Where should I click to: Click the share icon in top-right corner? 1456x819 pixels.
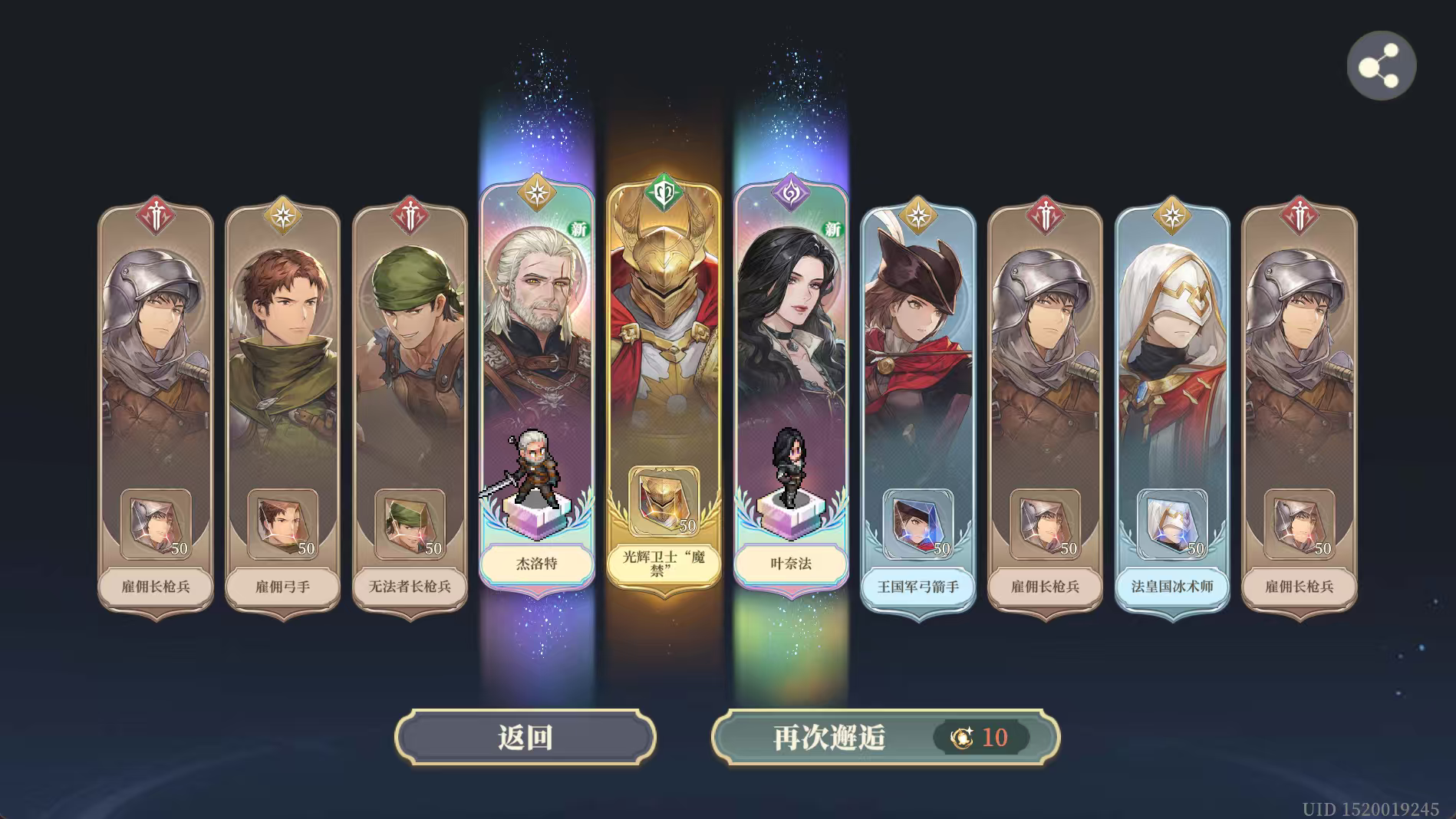pyautogui.click(x=1381, y=65)
